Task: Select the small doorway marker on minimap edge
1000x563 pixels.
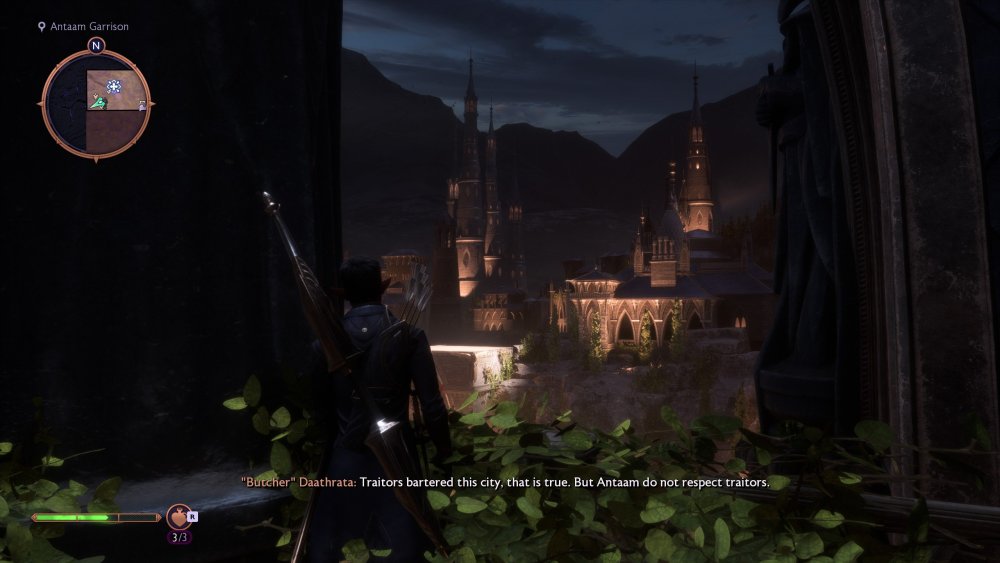Action: coord(144,104)
